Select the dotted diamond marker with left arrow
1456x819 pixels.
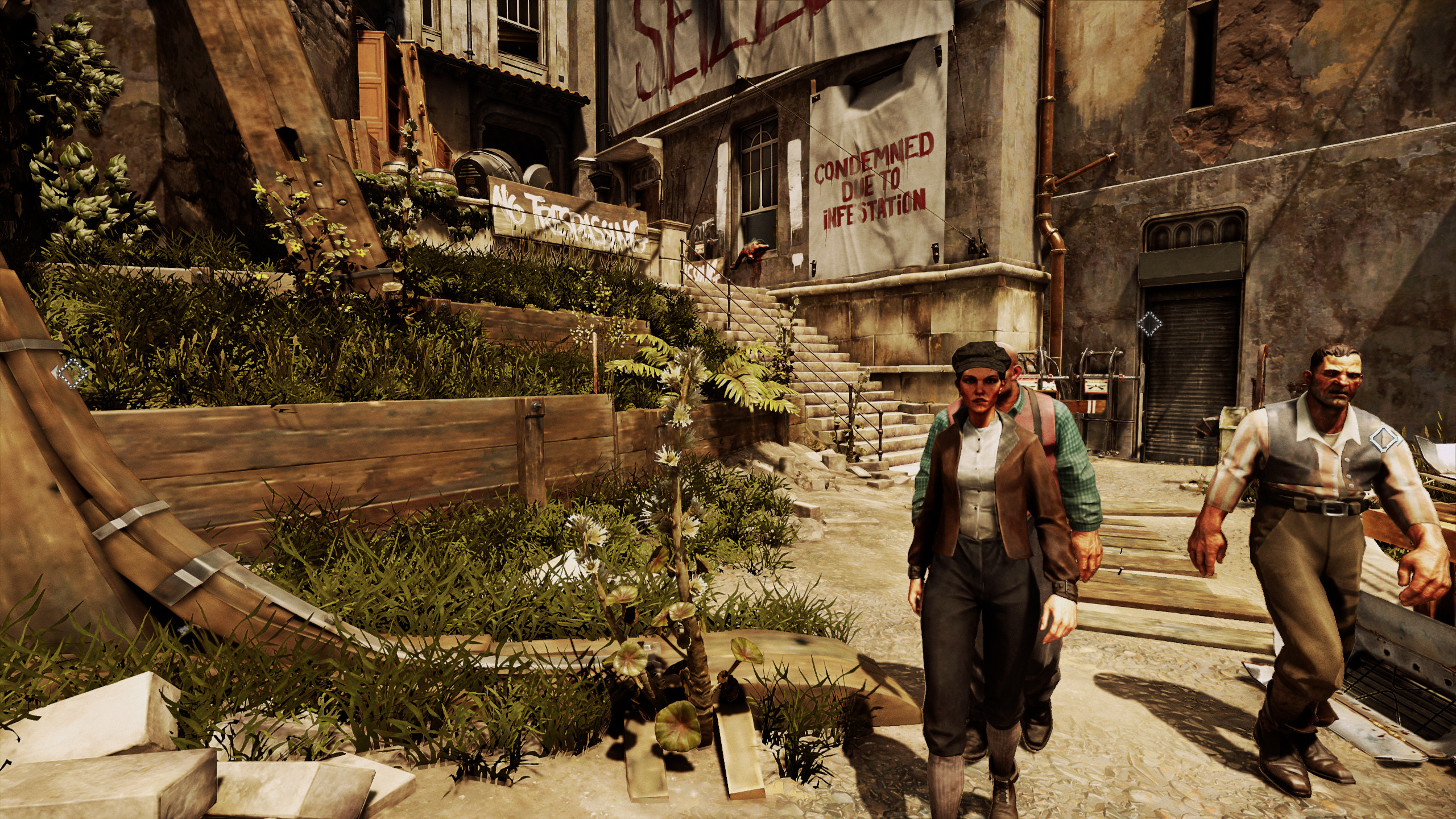(72, 374)
